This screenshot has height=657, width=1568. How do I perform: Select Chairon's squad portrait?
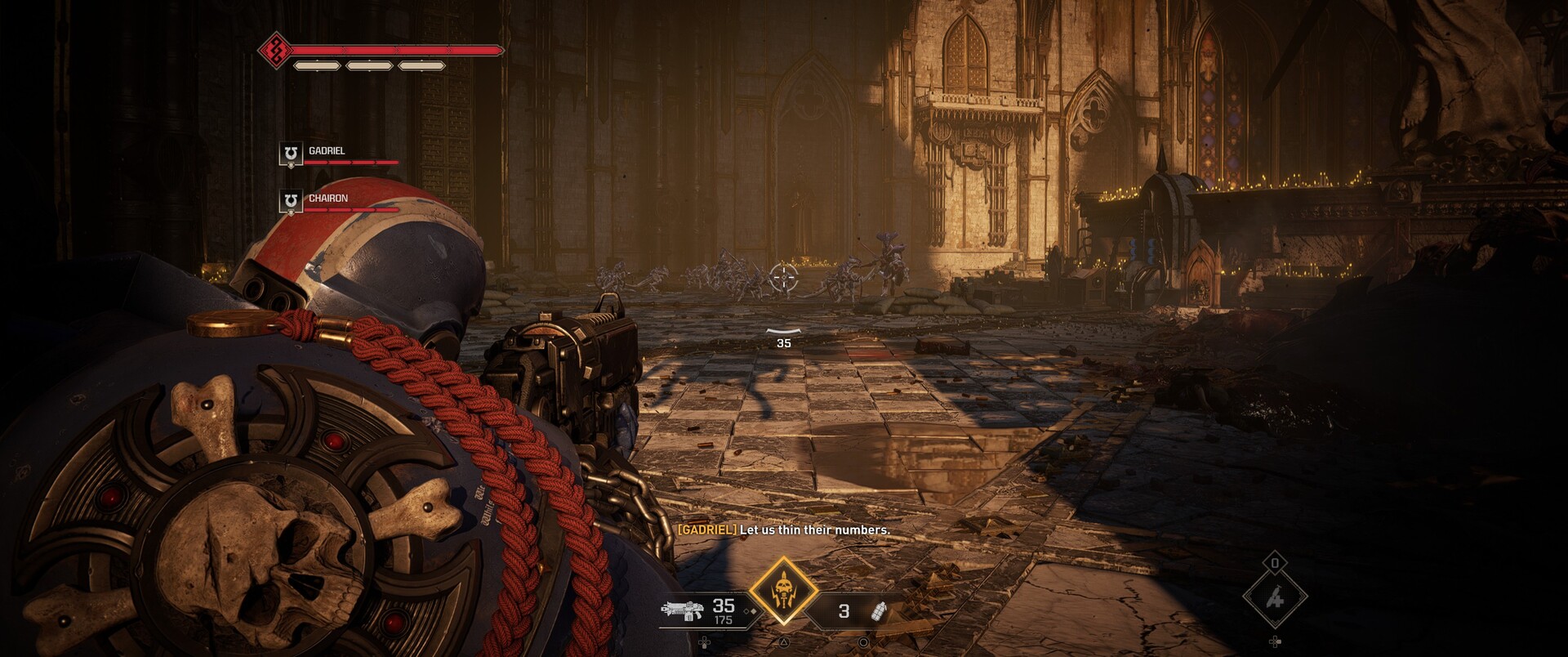click(291, 201)
